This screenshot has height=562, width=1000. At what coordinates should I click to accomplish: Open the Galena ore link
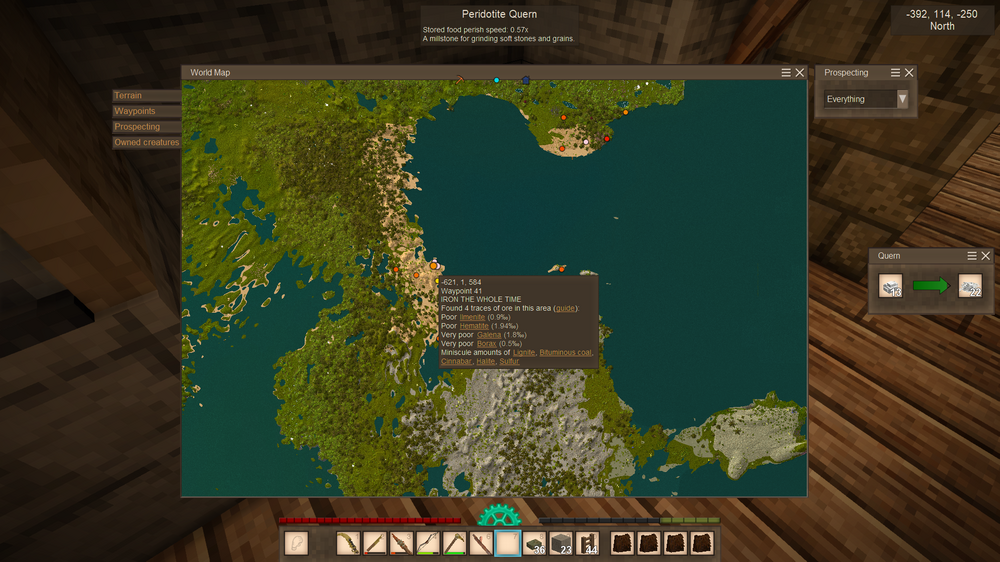click(x=489, y=335)
